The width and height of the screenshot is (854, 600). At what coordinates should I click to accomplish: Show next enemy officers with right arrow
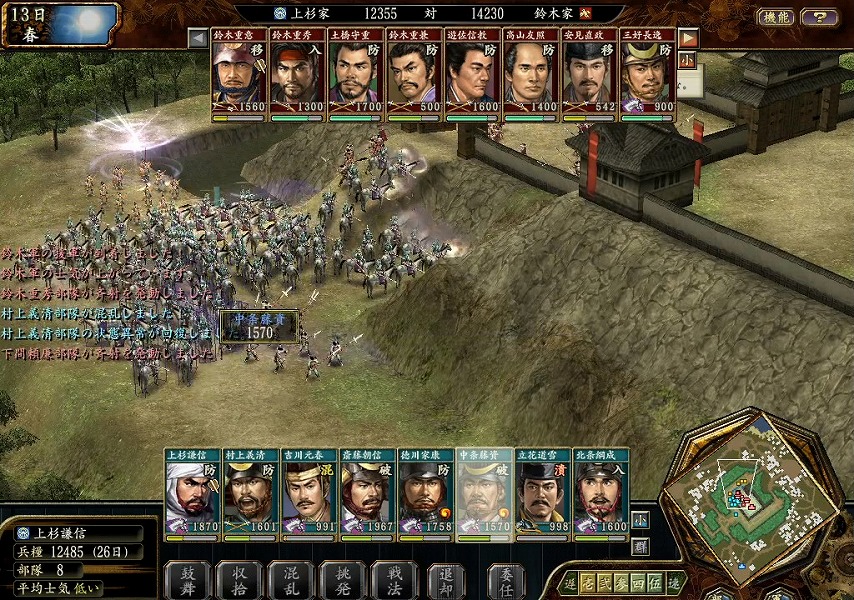click(x=689, y=38)
